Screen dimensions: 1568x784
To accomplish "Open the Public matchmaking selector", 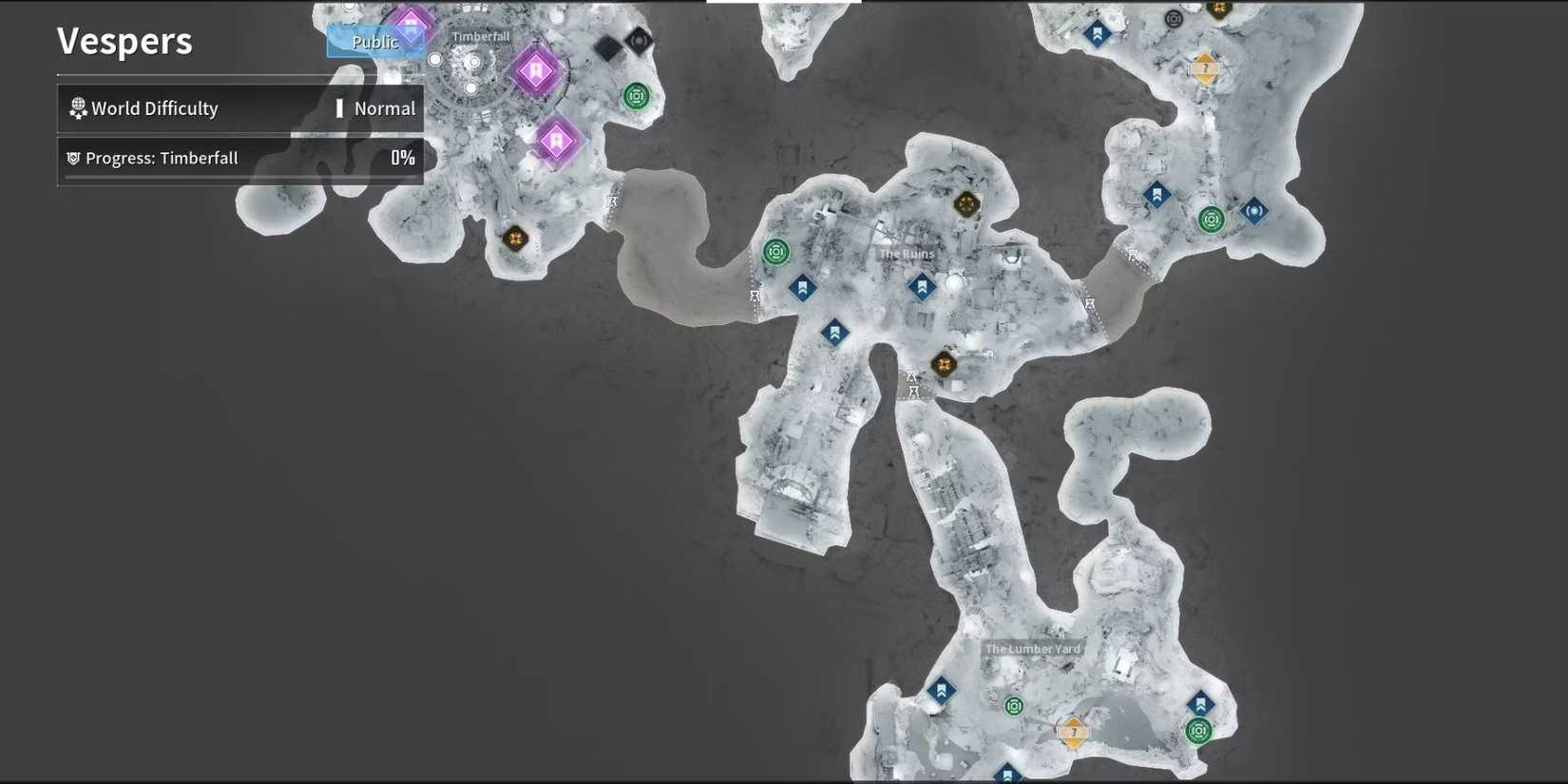I will 374,42.
